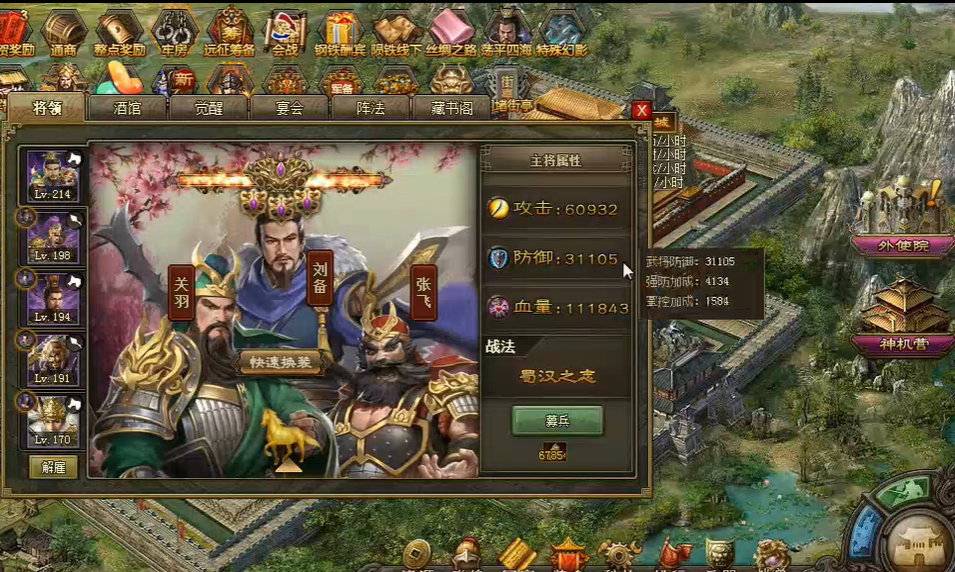Choose the Lv. 198 general portrait
This screenshot has height=572, width=955.
click(x=53, y=236)
